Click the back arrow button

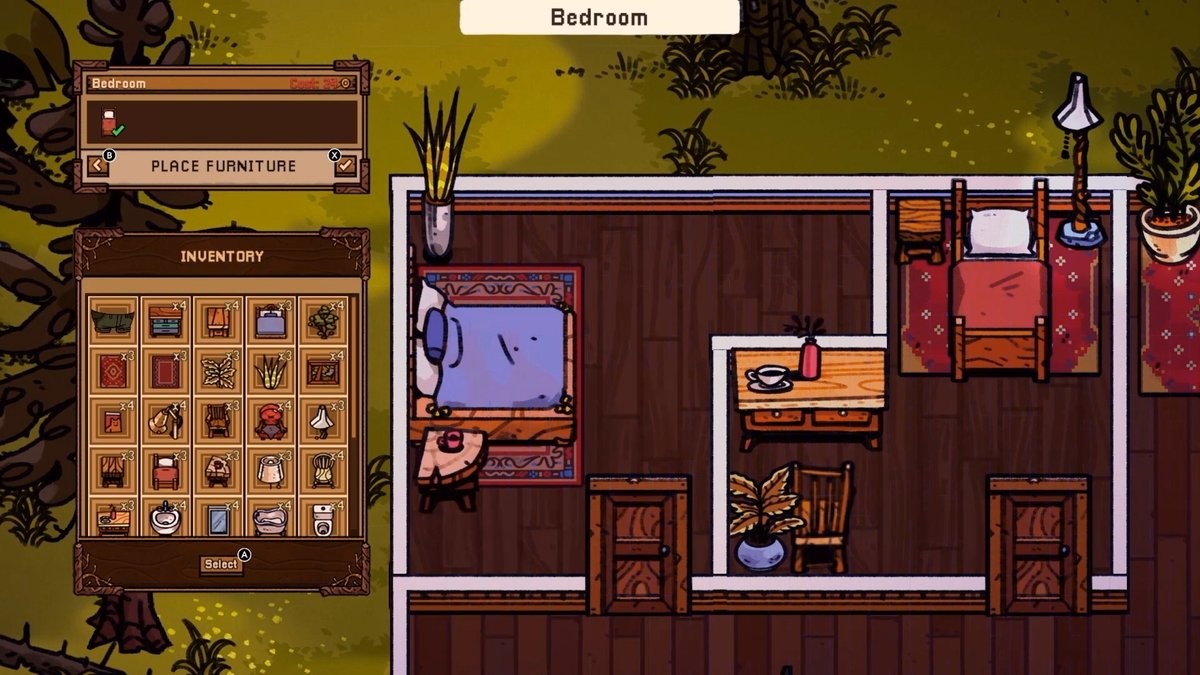click(98, 165)
